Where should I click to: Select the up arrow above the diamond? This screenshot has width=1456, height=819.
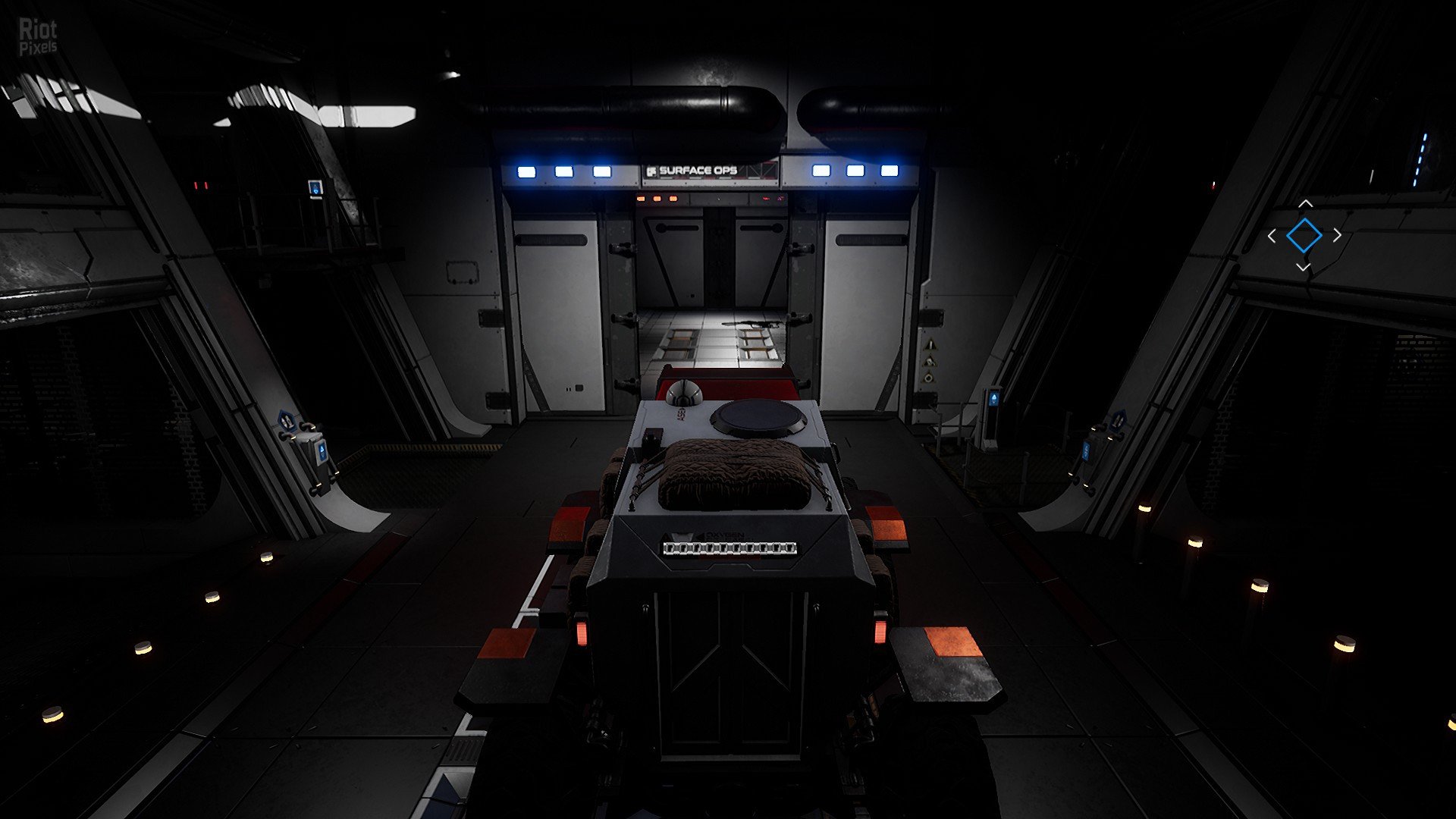point(1304,204)
